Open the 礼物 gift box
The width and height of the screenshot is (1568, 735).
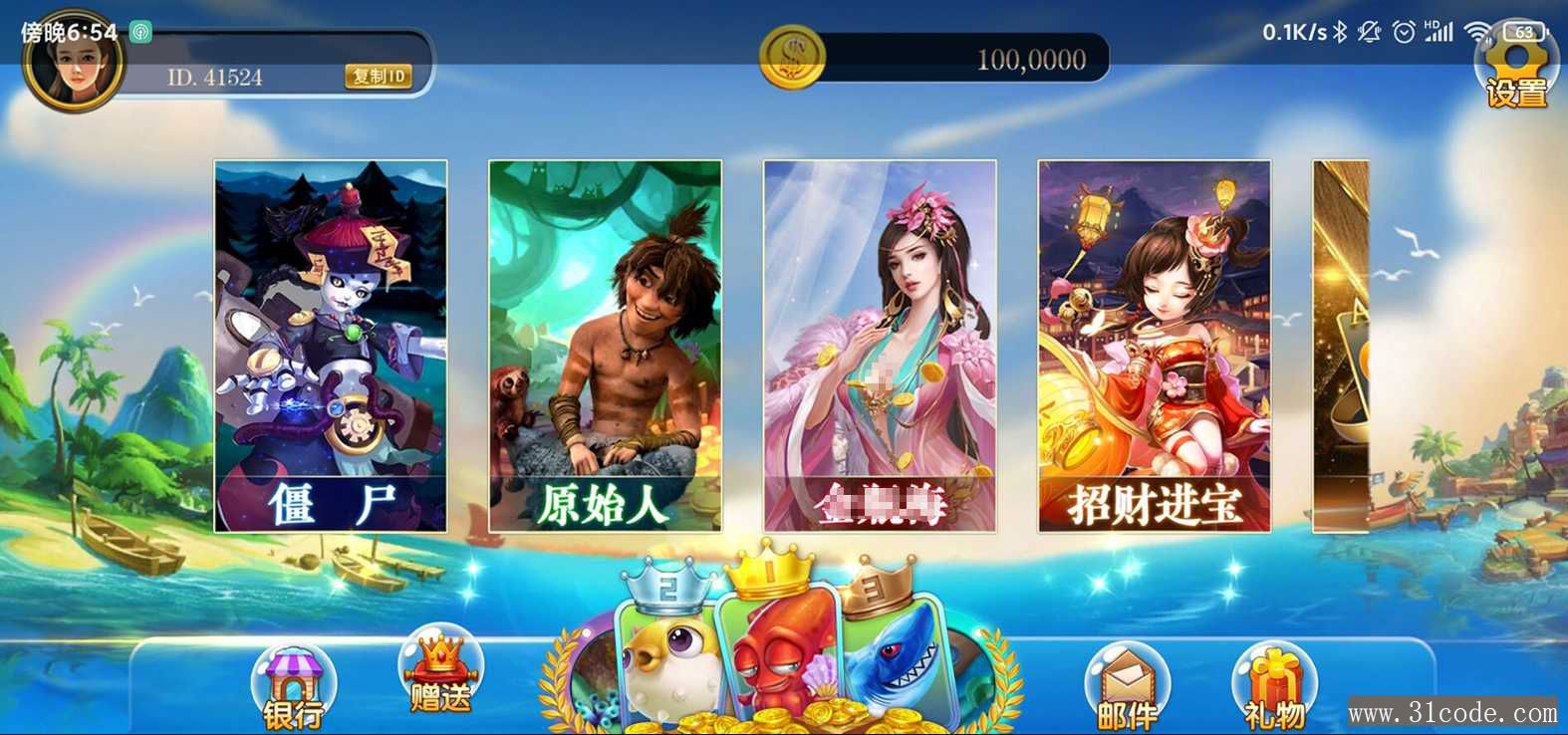click(x=1274, y=687)
